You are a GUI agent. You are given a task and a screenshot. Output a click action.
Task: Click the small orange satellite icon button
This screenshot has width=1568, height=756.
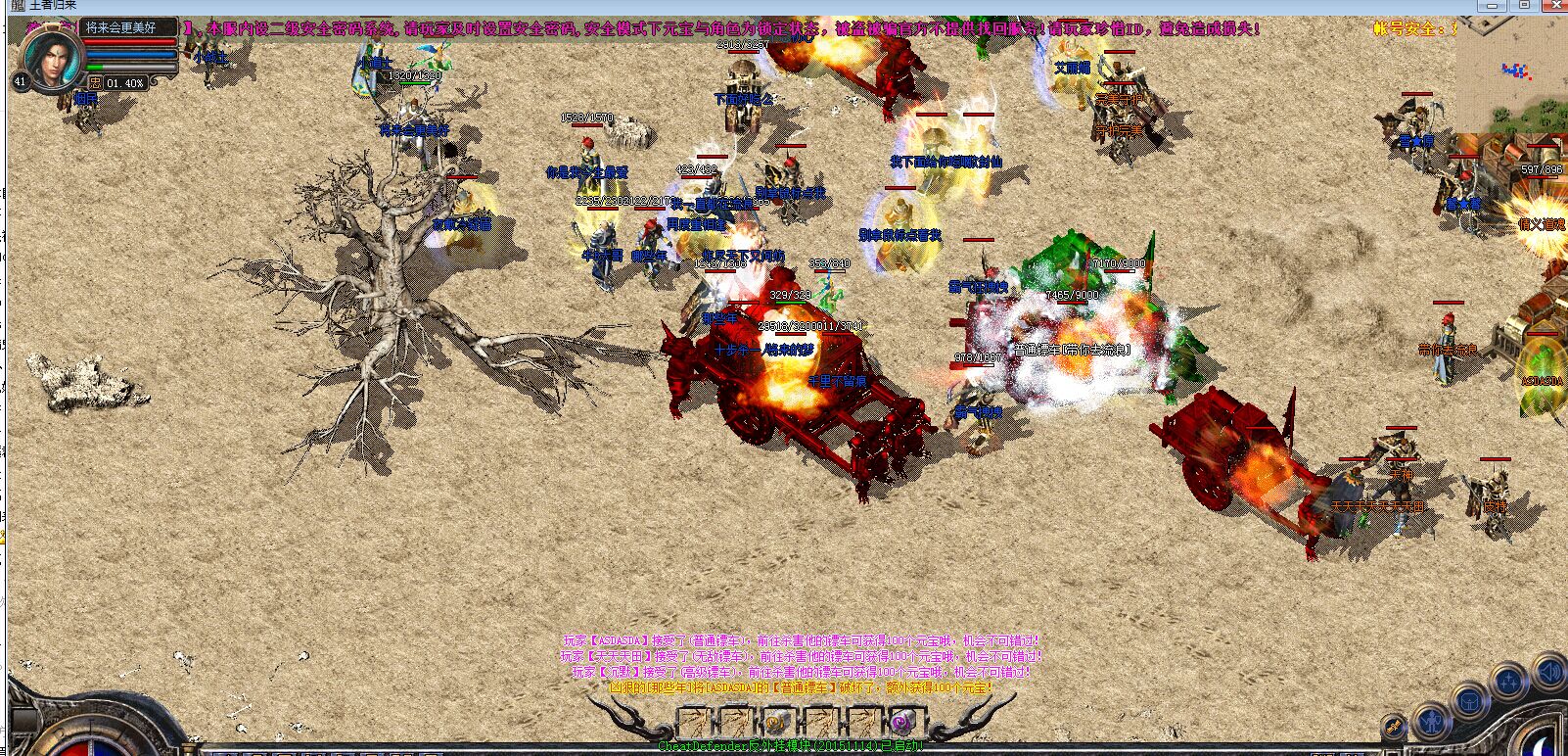pos(1394,727)
